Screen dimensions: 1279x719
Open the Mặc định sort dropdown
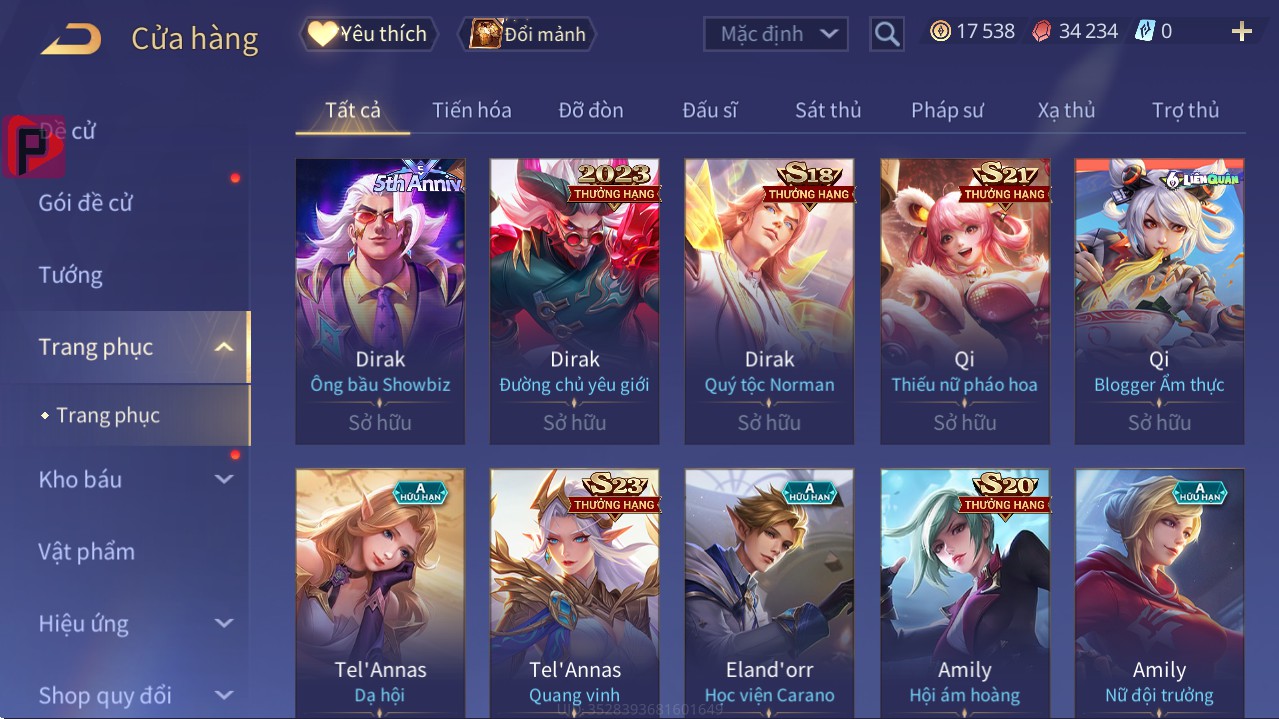click(x=776, y=34)
